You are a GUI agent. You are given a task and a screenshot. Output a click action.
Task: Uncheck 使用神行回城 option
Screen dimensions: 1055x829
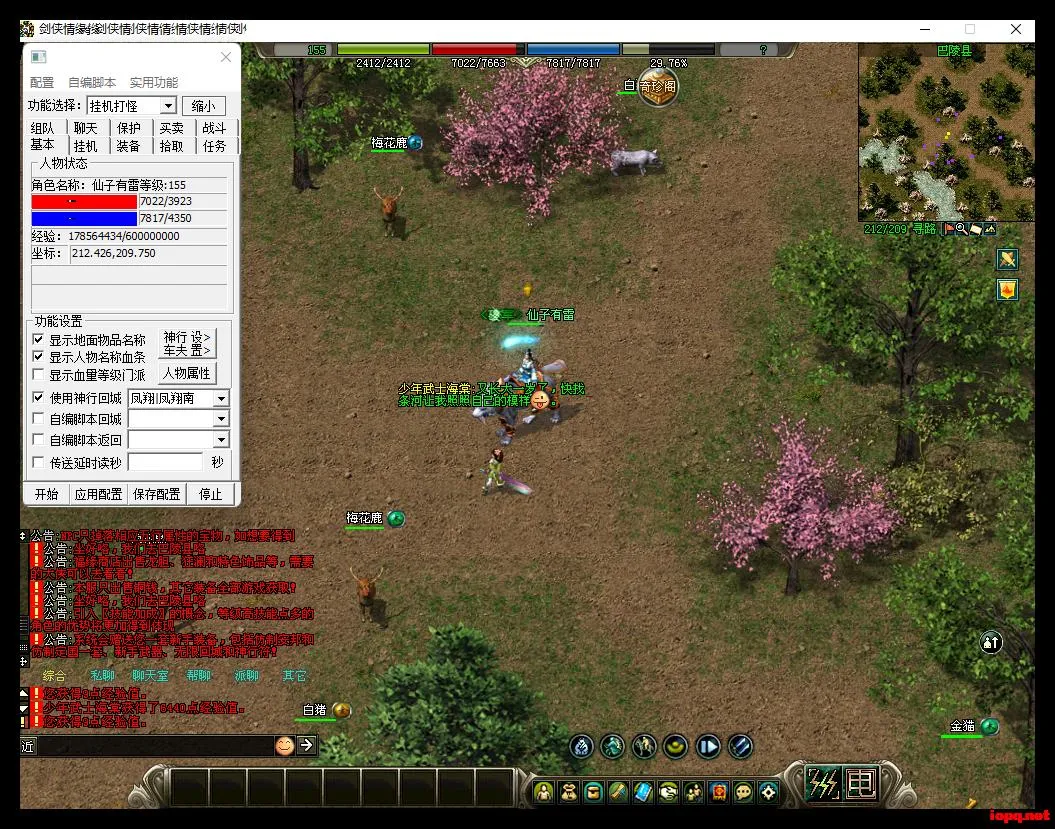(39, 398)
